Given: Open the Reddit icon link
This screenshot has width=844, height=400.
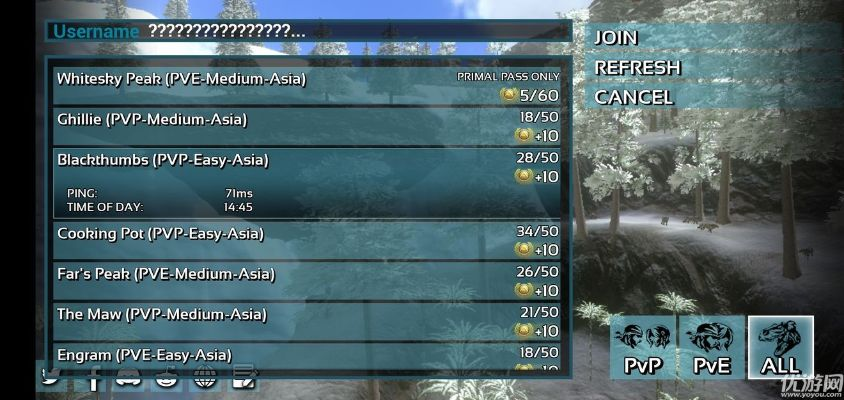Looking at the screenshot, I should click(x=167, y=378).
